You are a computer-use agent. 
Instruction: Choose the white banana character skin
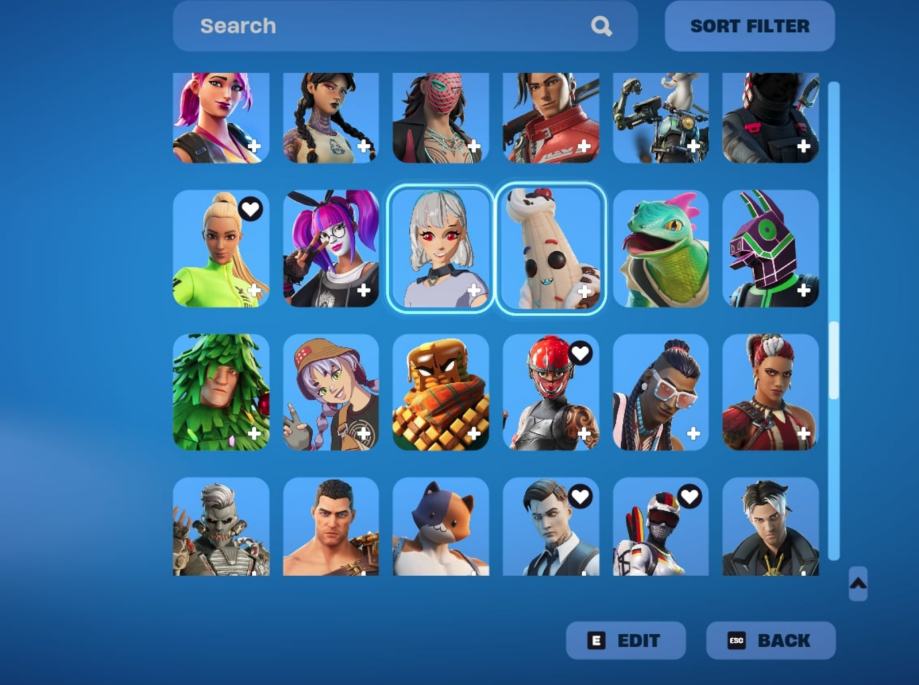click(x=551, y=249)
